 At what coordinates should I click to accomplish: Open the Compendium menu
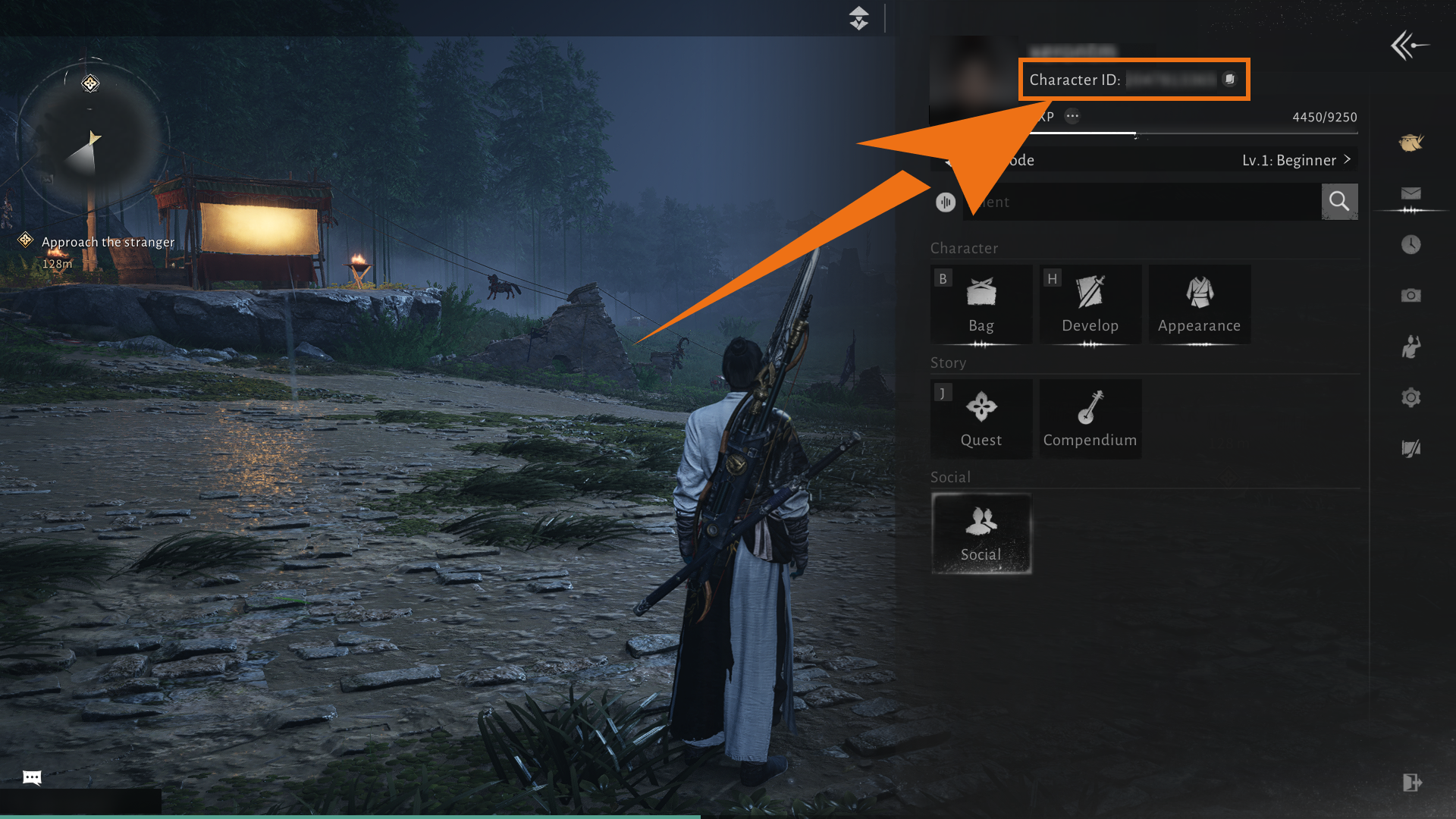1090,419
